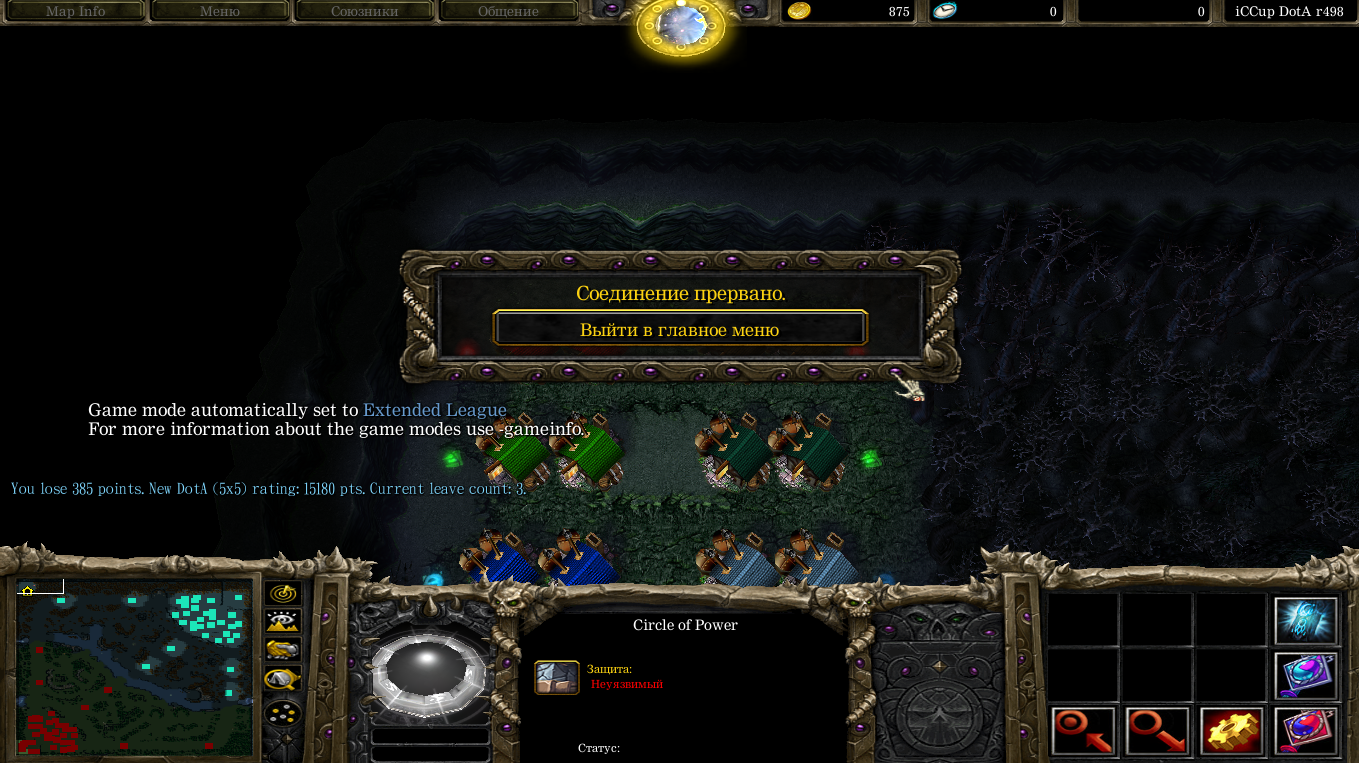Click the golden gear command icon

coord(1232,731)
